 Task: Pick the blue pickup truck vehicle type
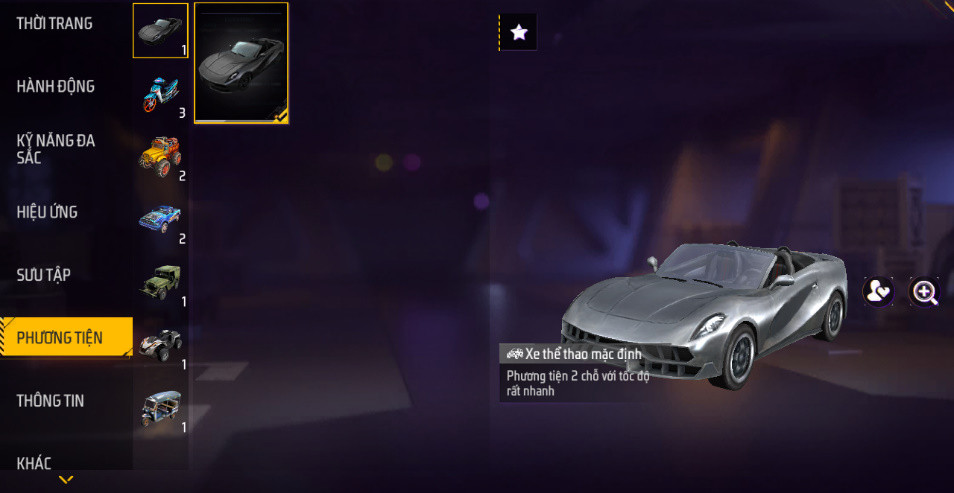(160, 220)
